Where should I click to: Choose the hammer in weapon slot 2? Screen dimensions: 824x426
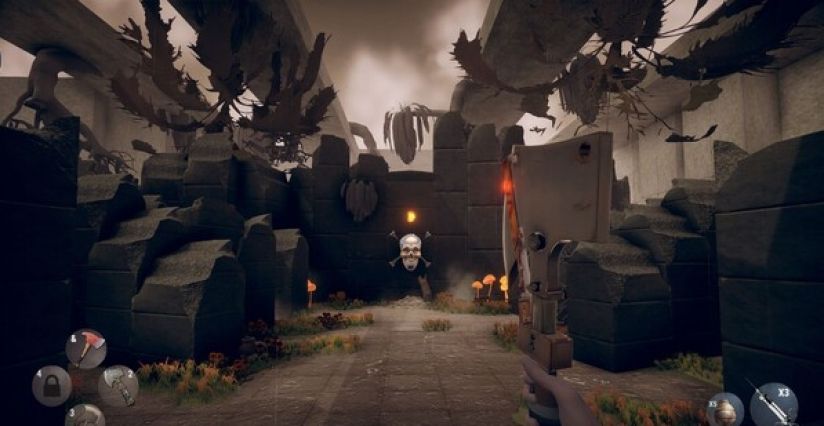coord(118,386)
